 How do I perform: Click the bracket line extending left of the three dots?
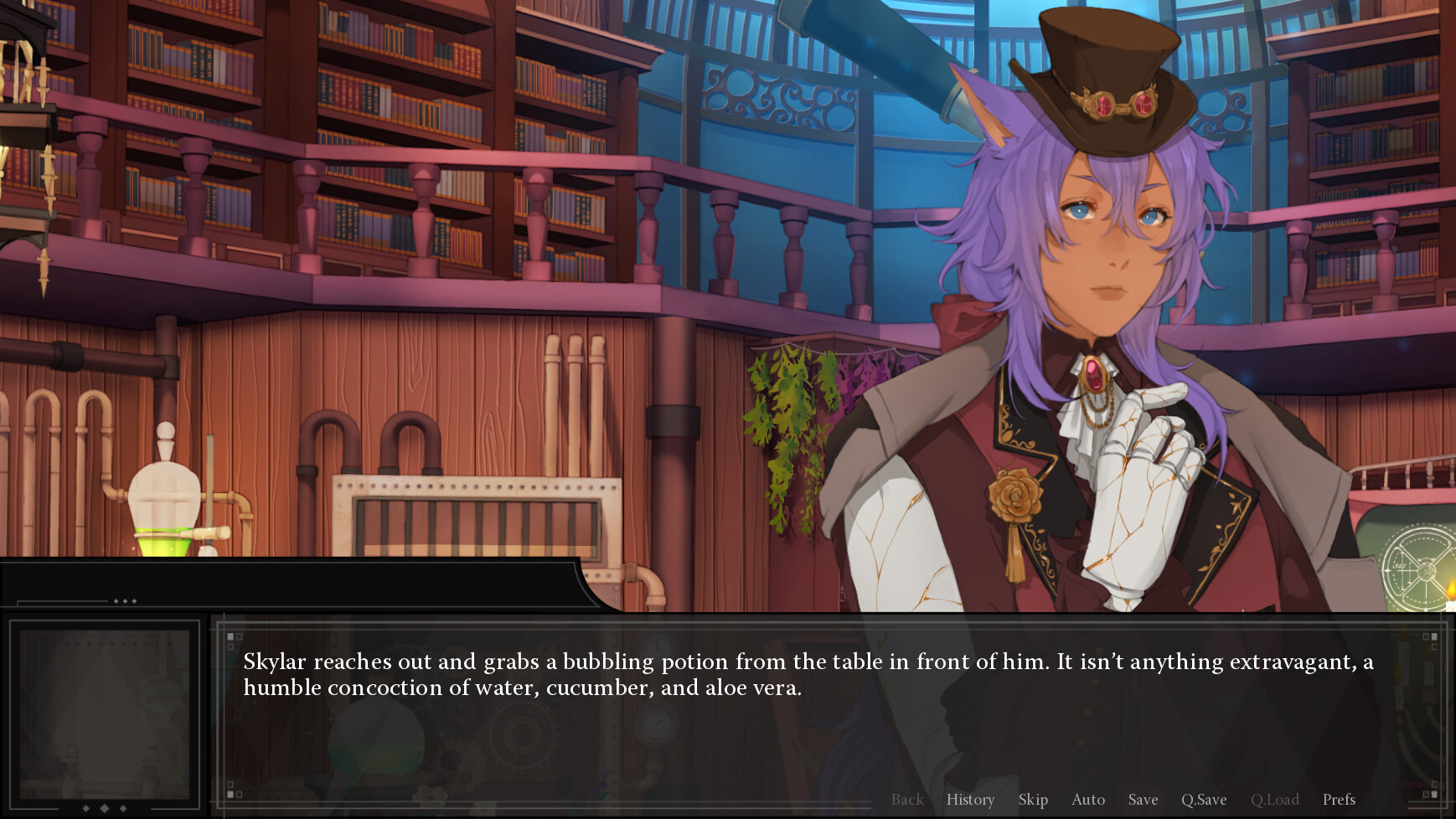pyautogui.click(x=63, y=602)
